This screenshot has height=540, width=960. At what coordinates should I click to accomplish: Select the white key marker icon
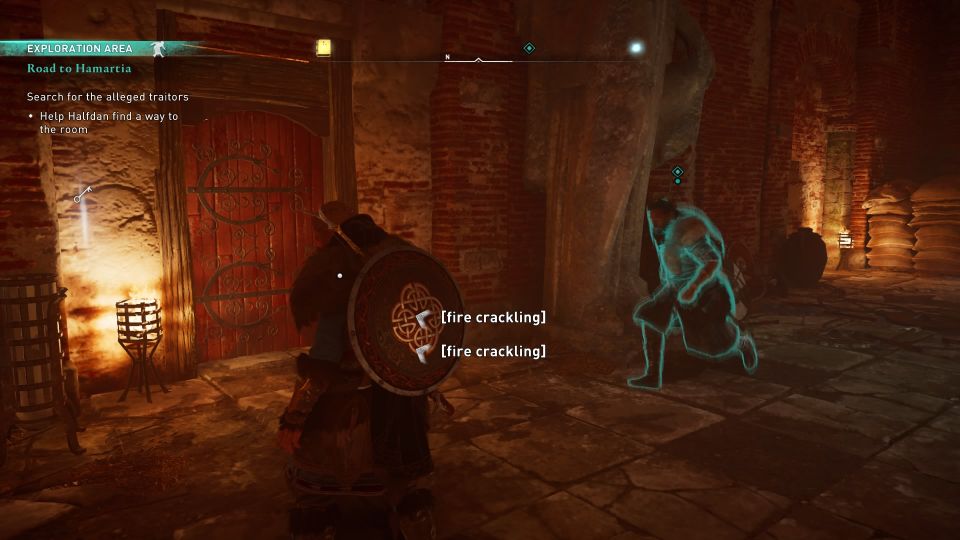(82, 194)
